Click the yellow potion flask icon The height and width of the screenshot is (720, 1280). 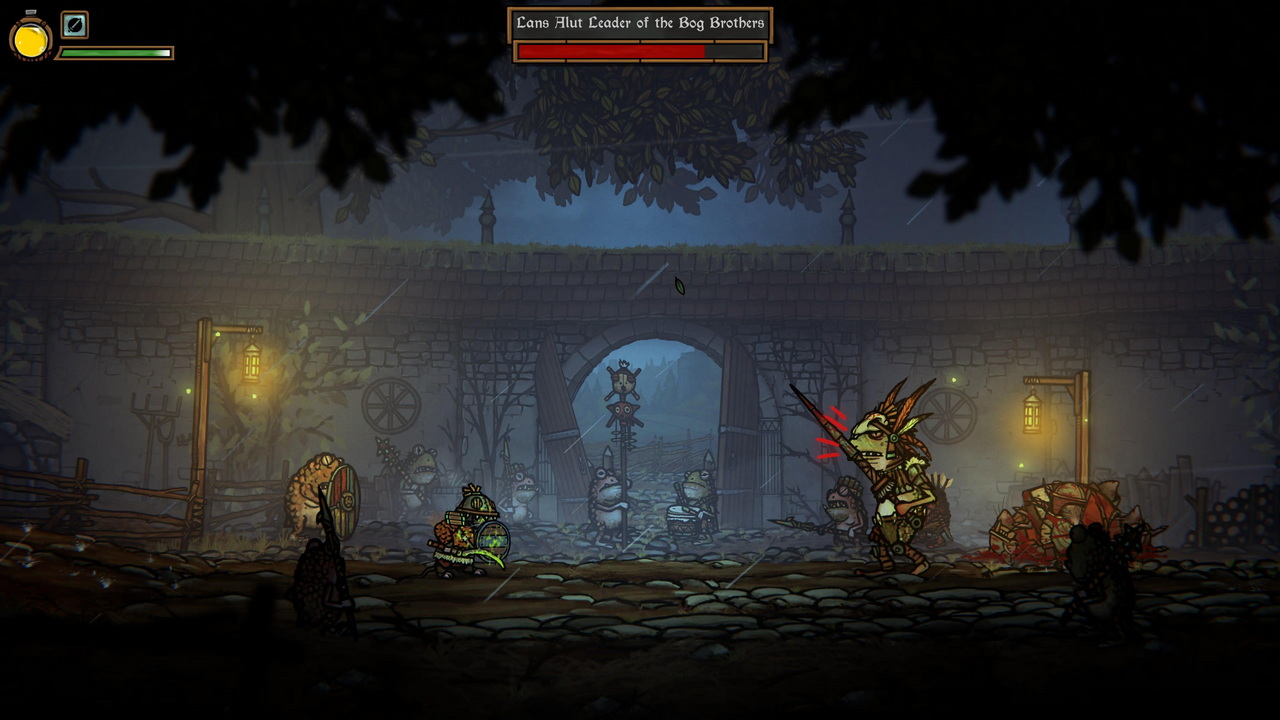click(30, 39)
